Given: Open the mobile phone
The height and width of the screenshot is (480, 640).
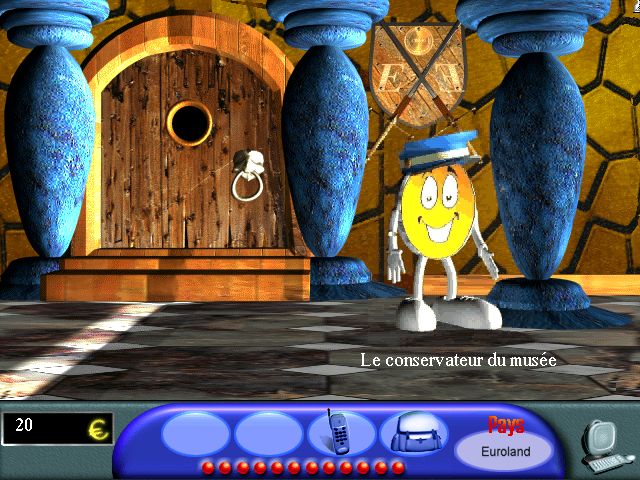Looking at the screenshot, I should (x=340, y=433).
